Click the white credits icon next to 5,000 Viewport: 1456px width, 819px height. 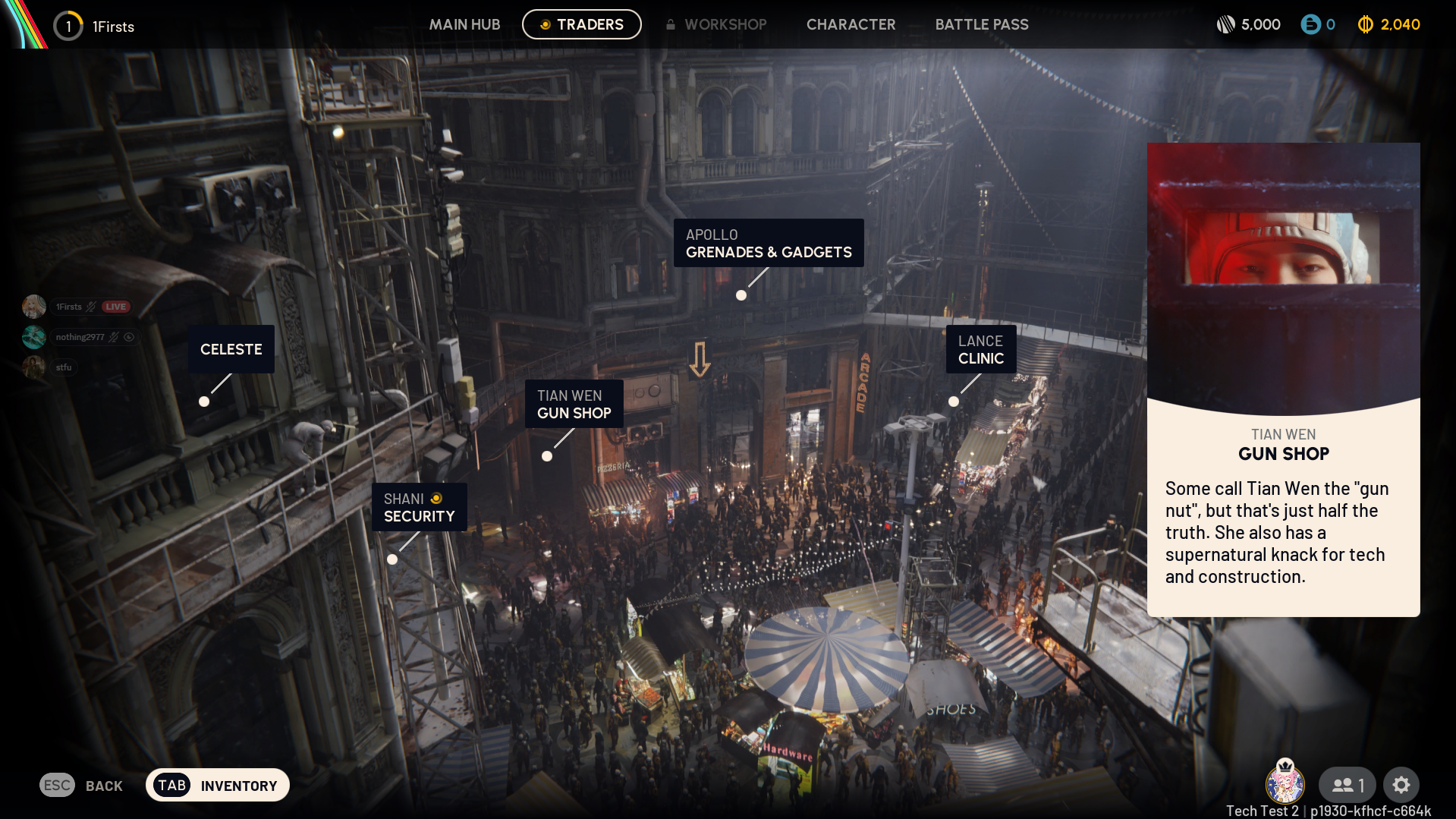pos(1226,24)
